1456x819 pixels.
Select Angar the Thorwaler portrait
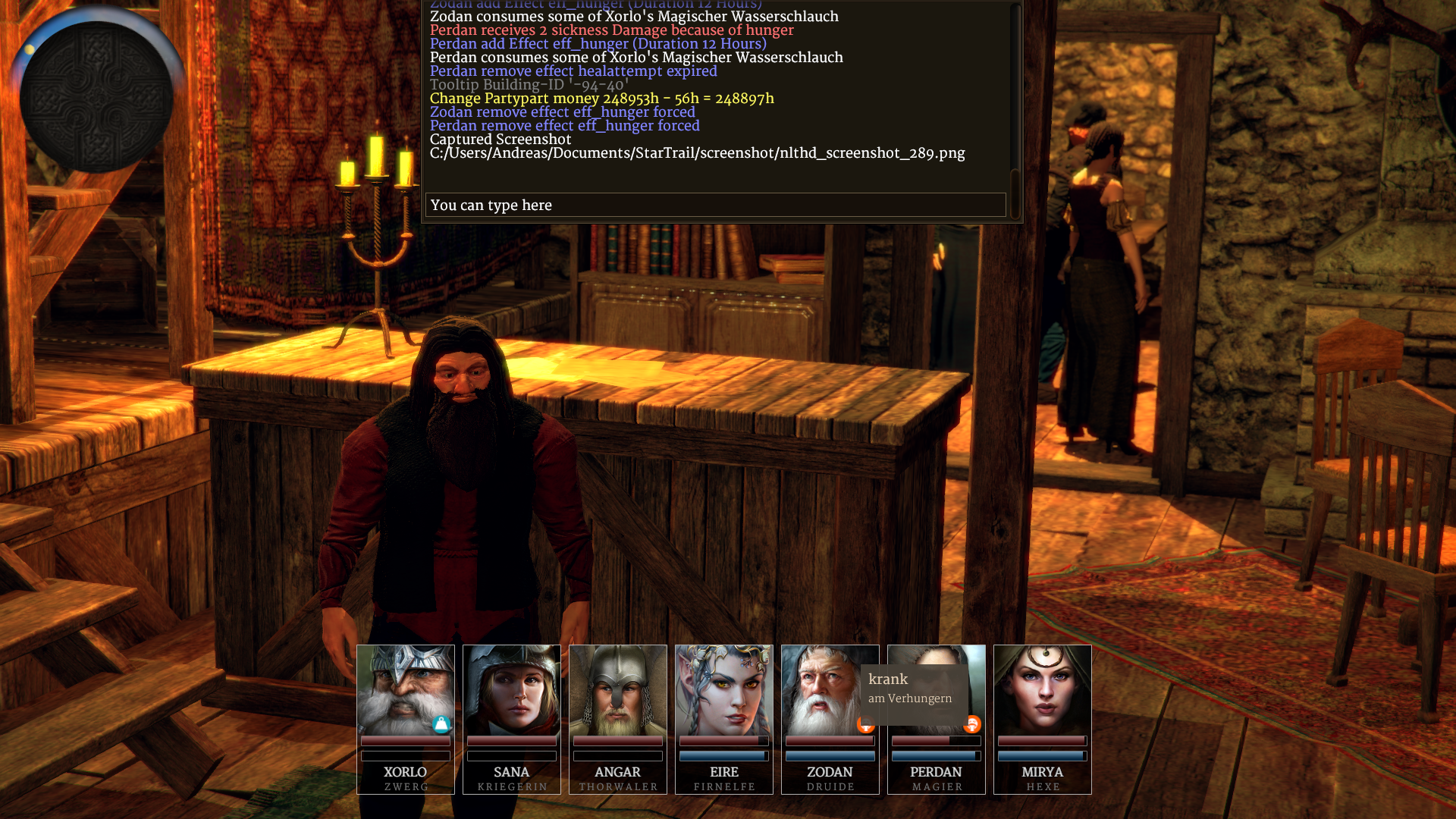tap(617, 689)
